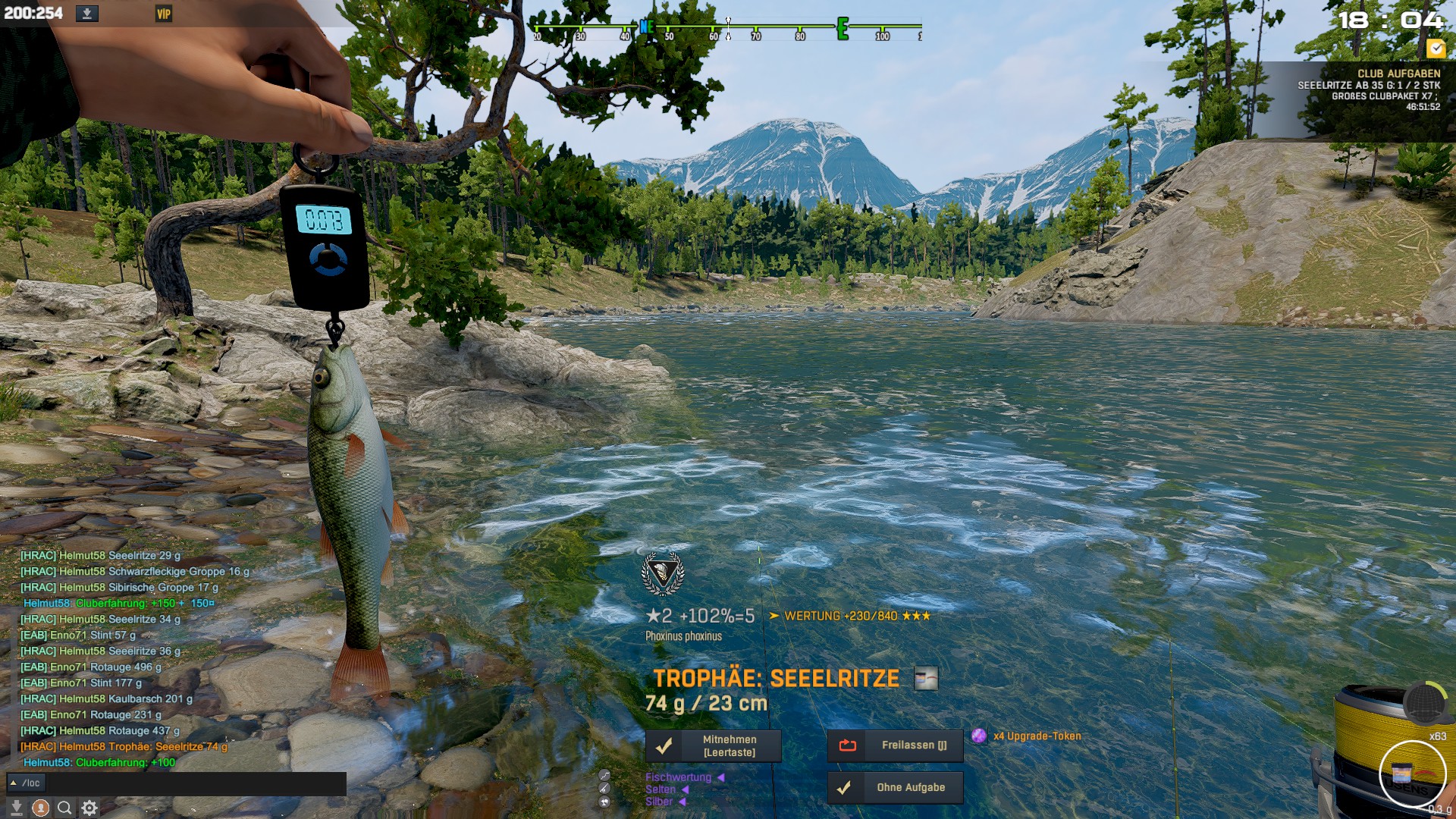
Task: Toggle the Silber label
Action: pos(659,802)
